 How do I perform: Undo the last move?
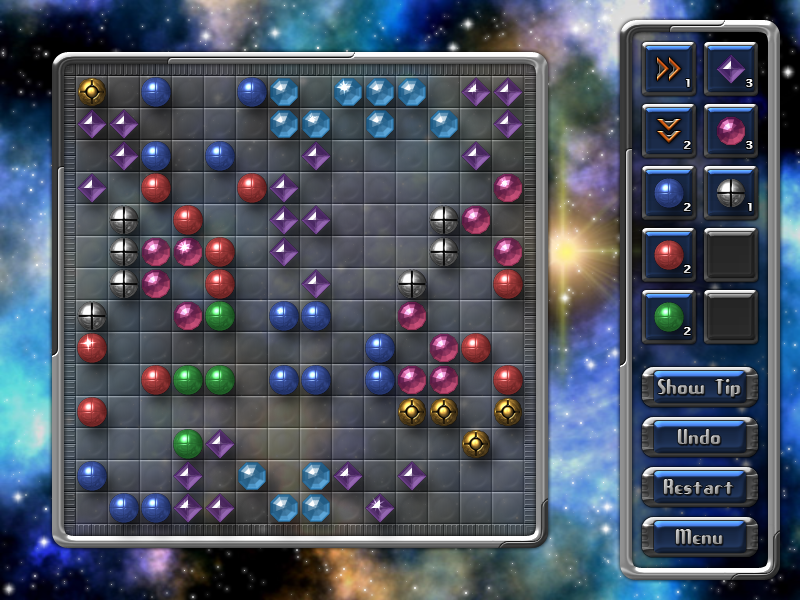[699, 437]
